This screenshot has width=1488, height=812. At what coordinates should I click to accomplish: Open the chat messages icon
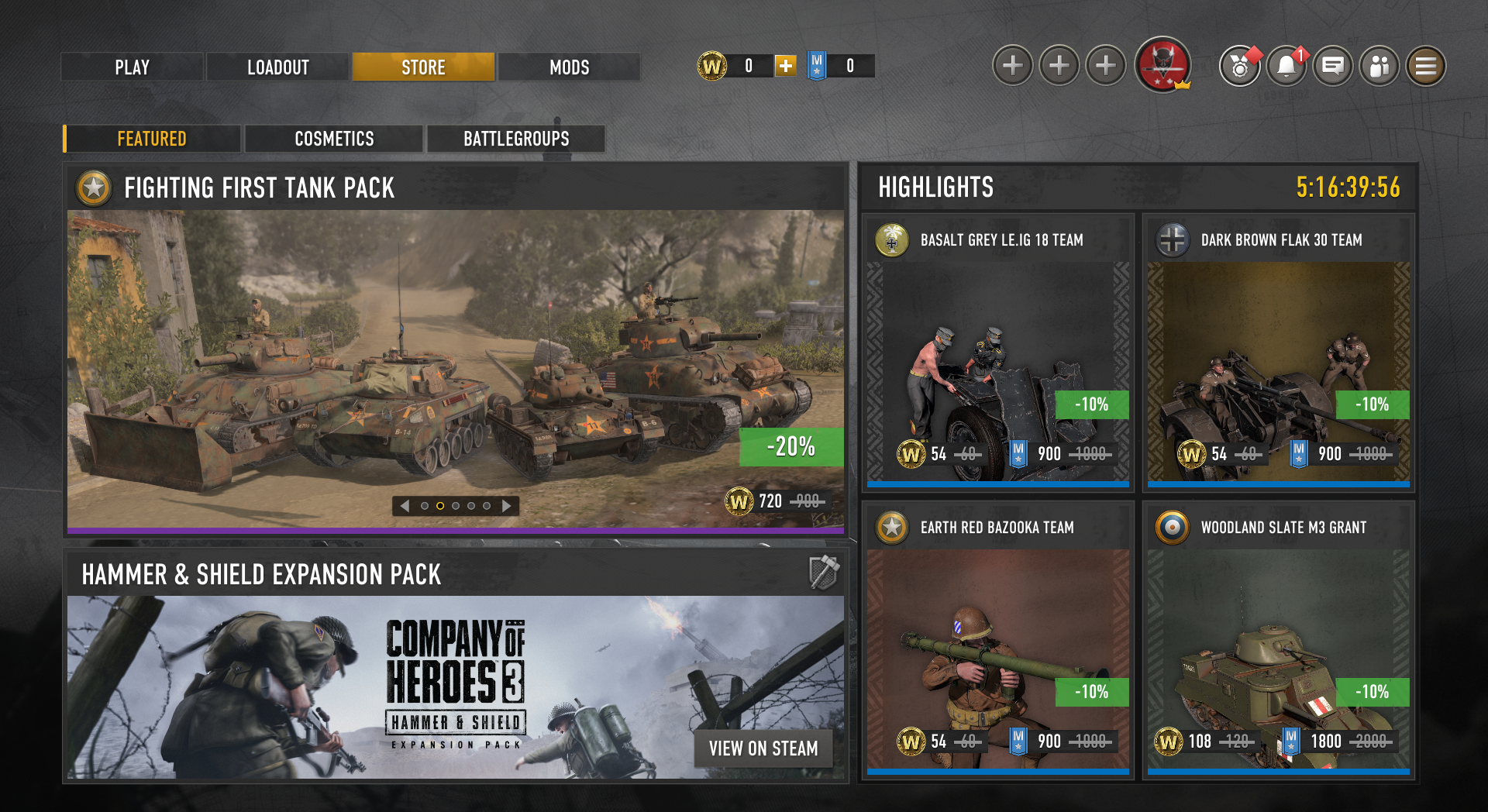point(1333,66)
